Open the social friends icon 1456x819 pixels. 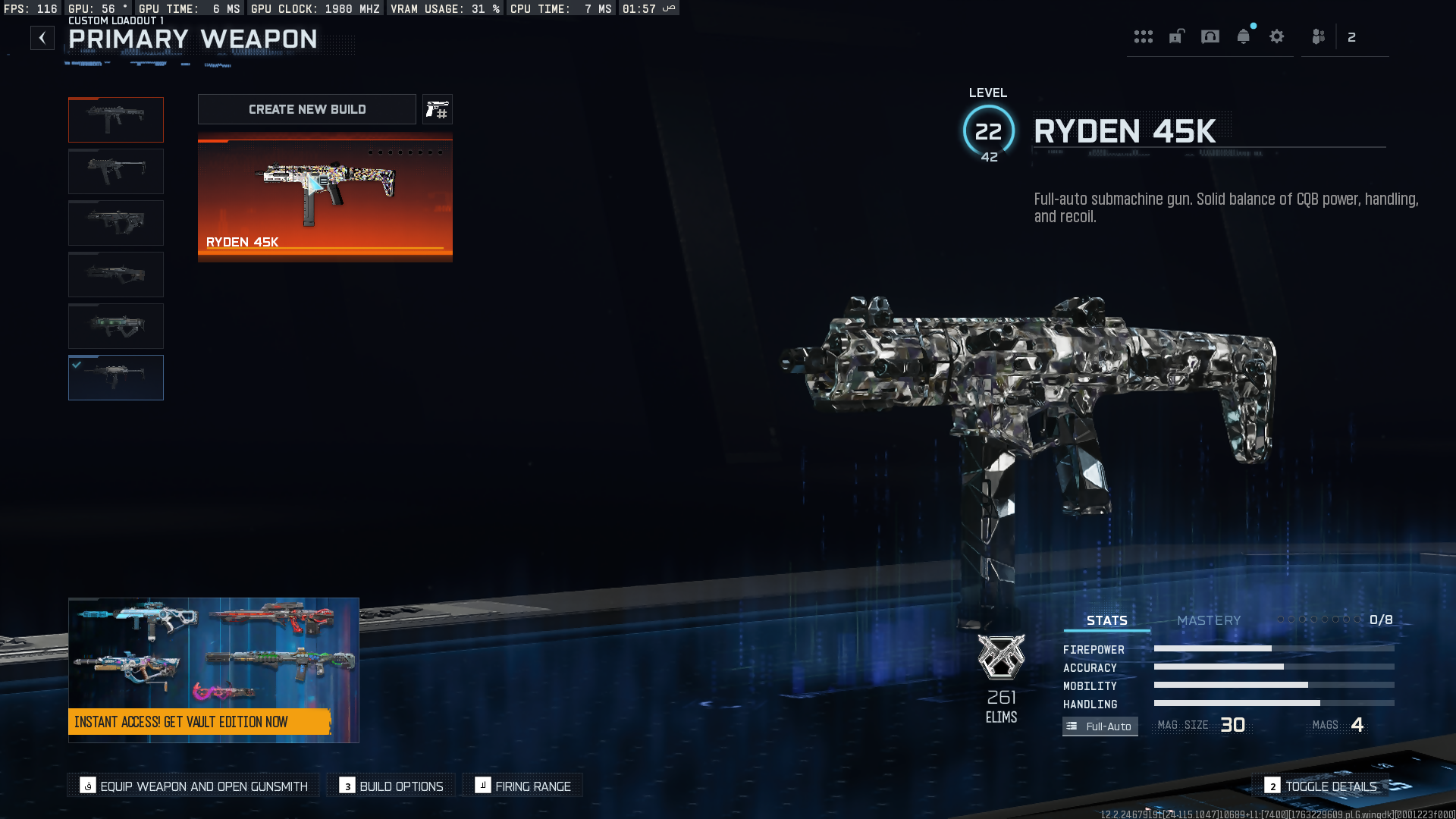pyautogui.click(x=1319, y=36)
